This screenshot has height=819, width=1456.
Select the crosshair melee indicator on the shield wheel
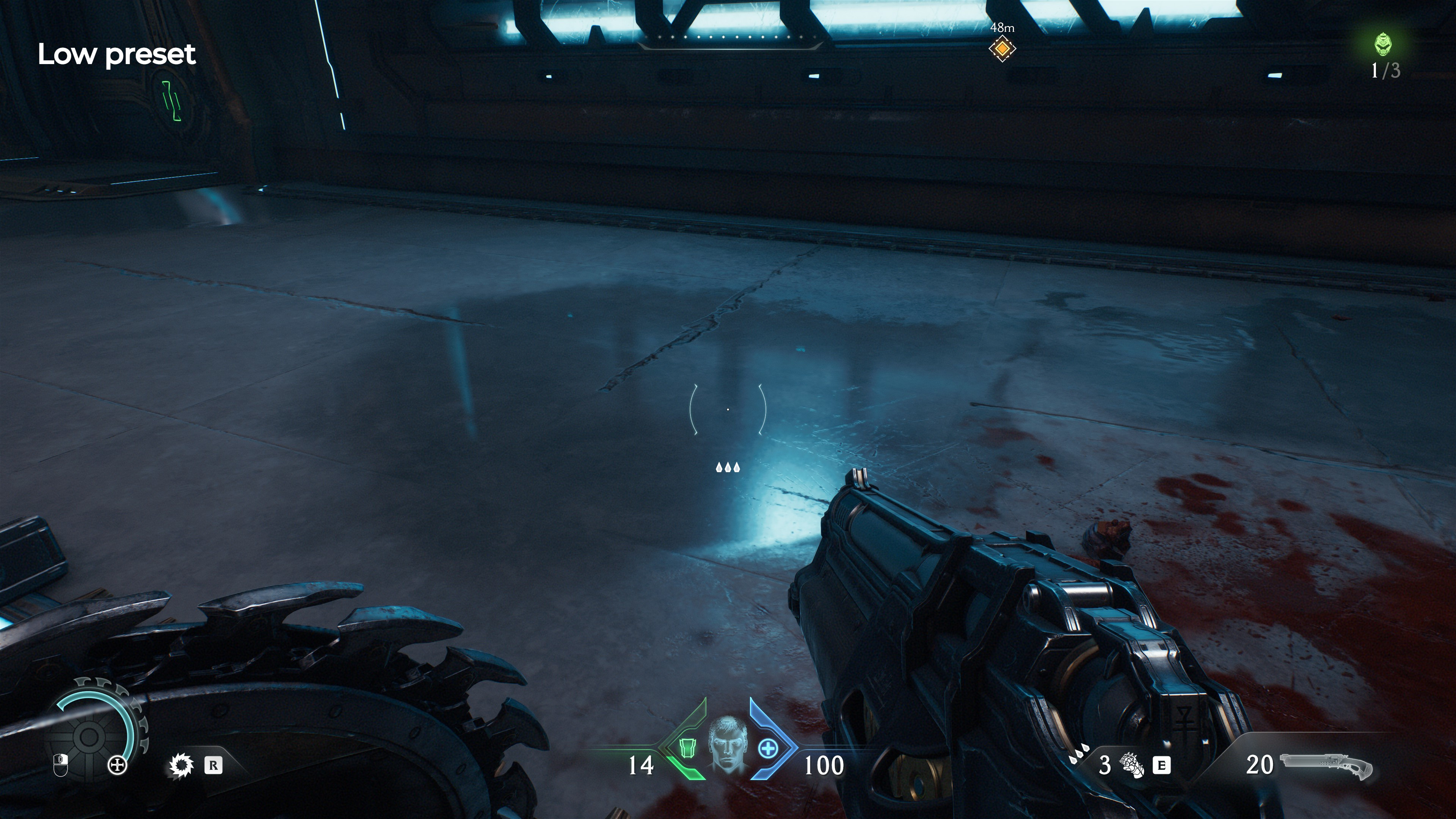click(117, 765)
